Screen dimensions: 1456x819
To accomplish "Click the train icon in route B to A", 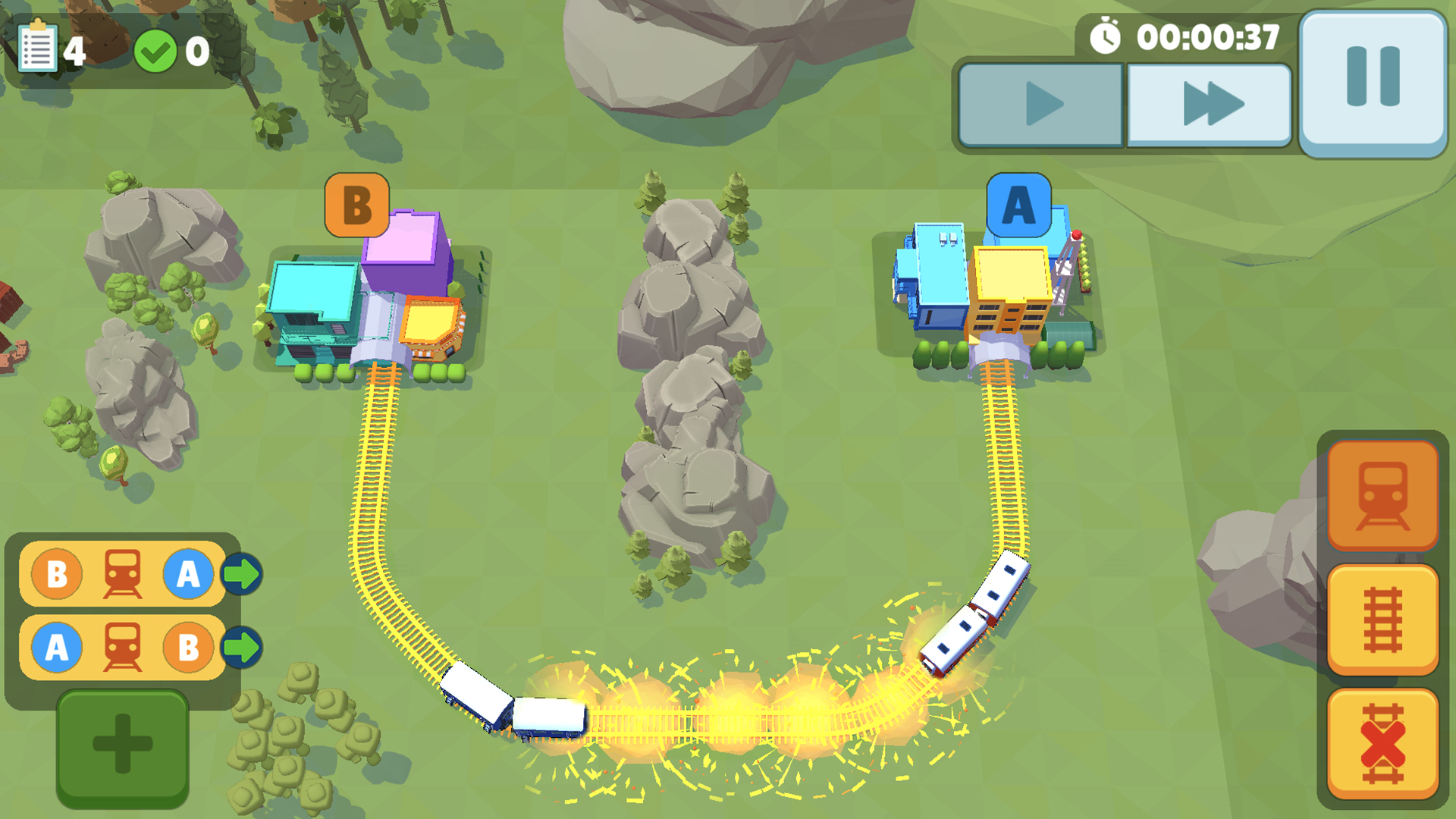I will pos(124,573).
